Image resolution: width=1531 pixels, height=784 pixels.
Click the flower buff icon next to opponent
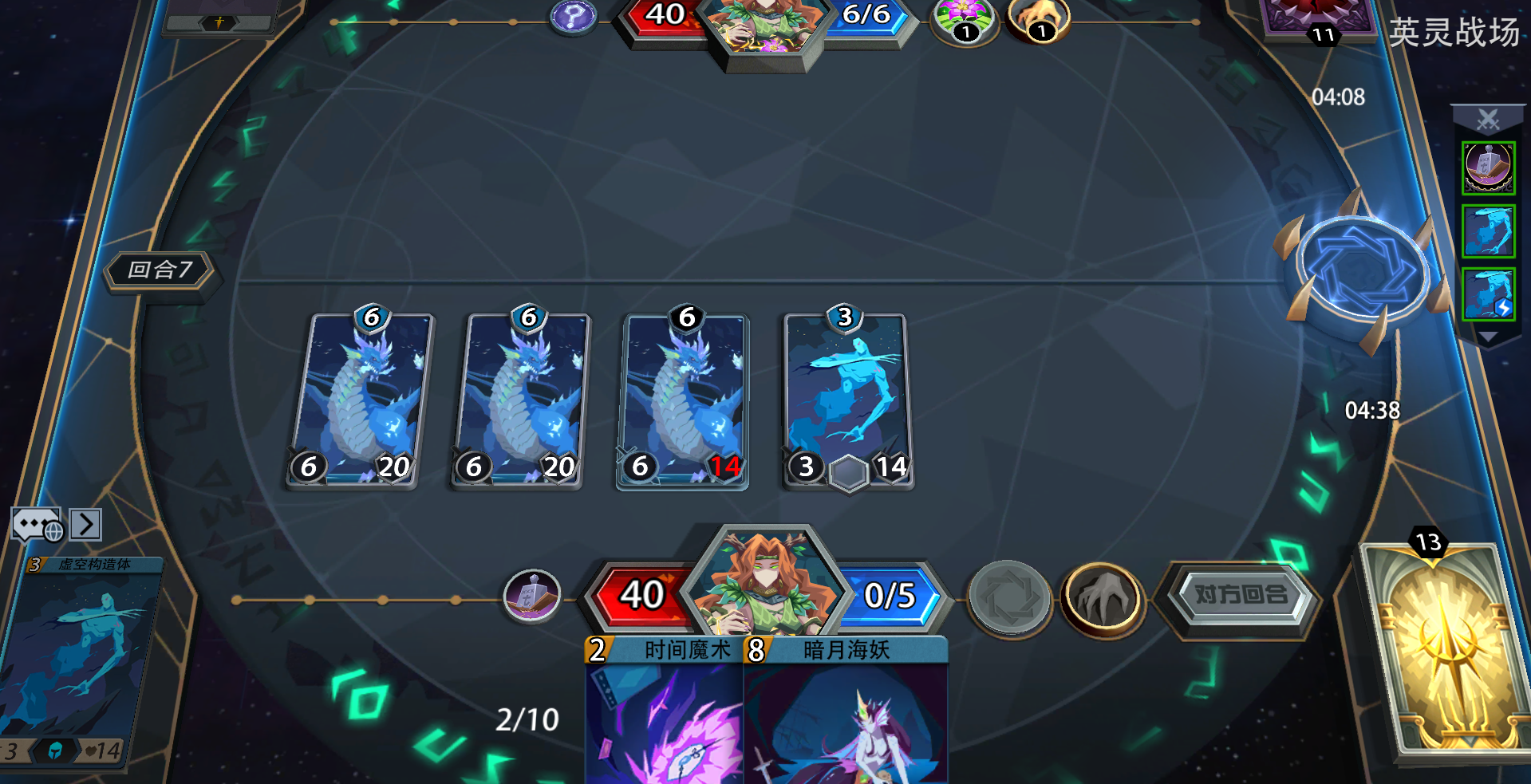[x=964, y=16]
